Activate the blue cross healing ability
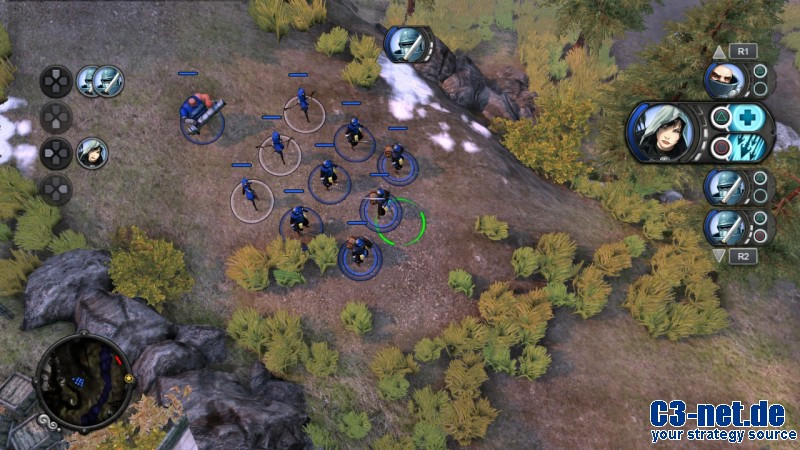The width and height of the screenshot is (800, 450). pyautogui.click(x=746, y=117)
